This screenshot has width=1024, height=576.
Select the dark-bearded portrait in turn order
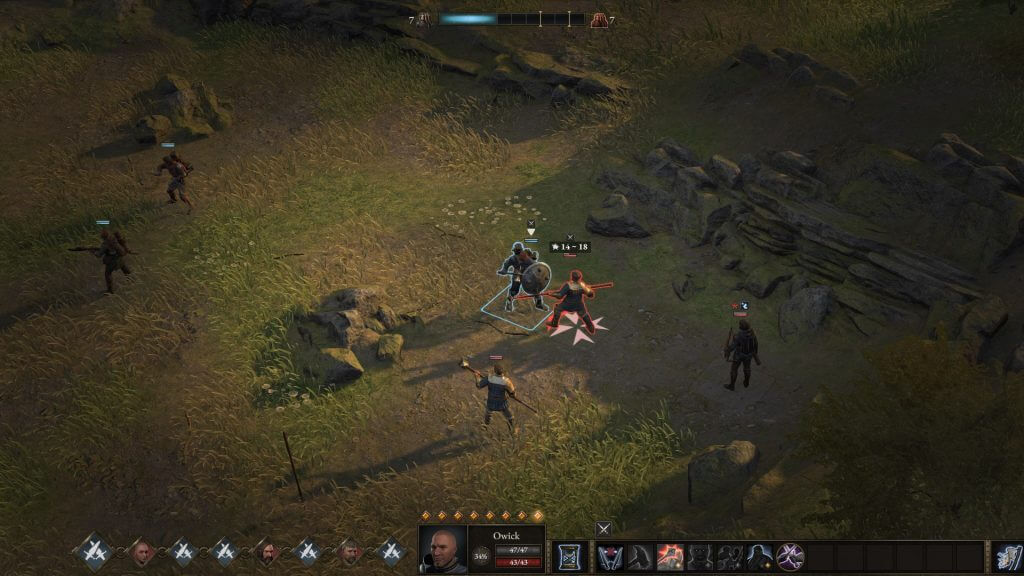point(266,551)
